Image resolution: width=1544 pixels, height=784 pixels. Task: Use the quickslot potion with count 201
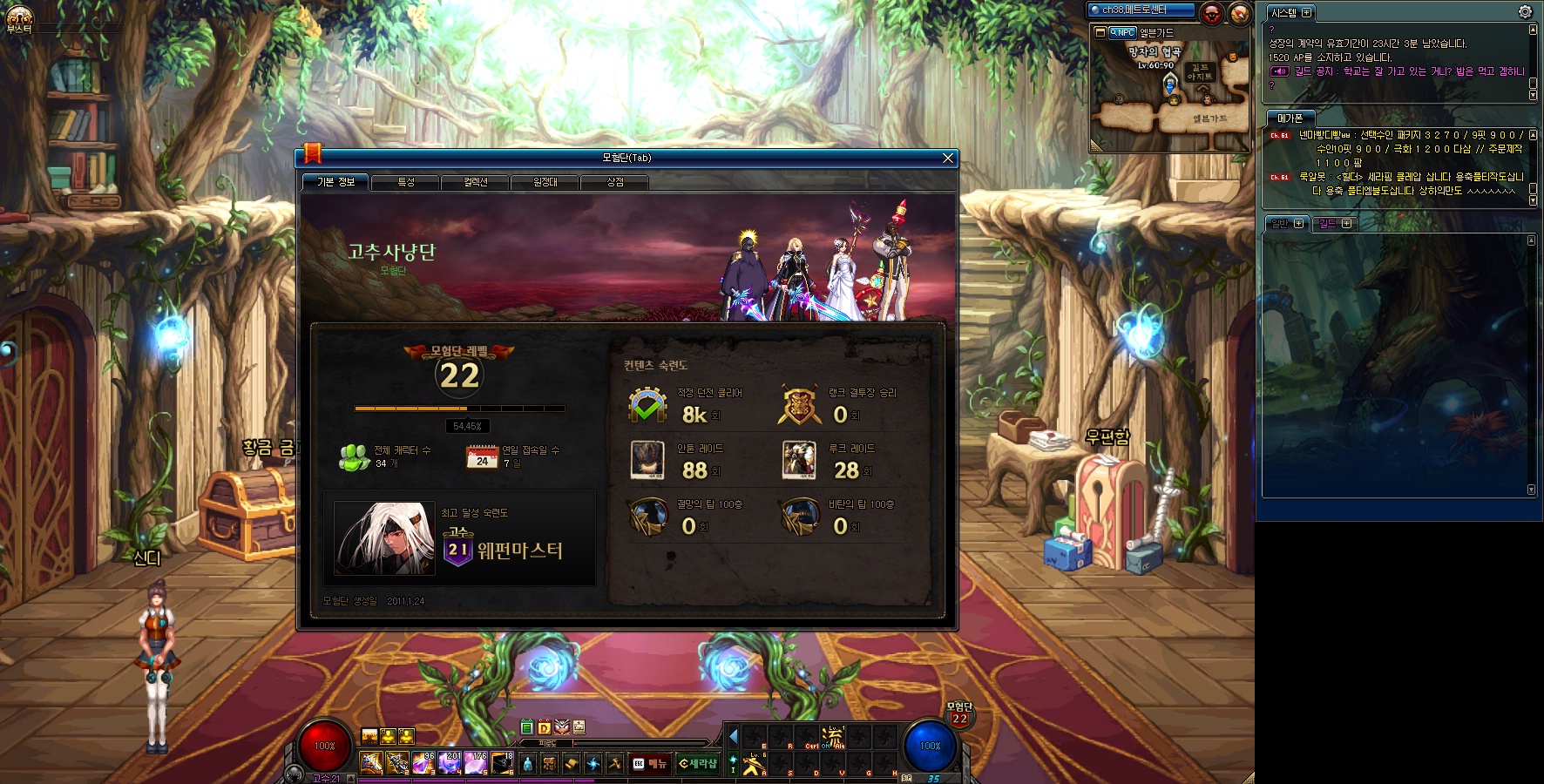[450, 763]
